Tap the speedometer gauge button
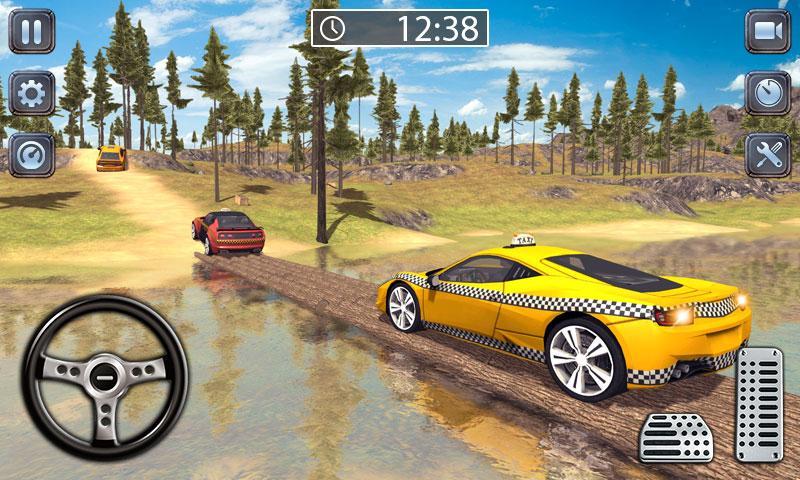800x480 pixels. pos(32,155)
